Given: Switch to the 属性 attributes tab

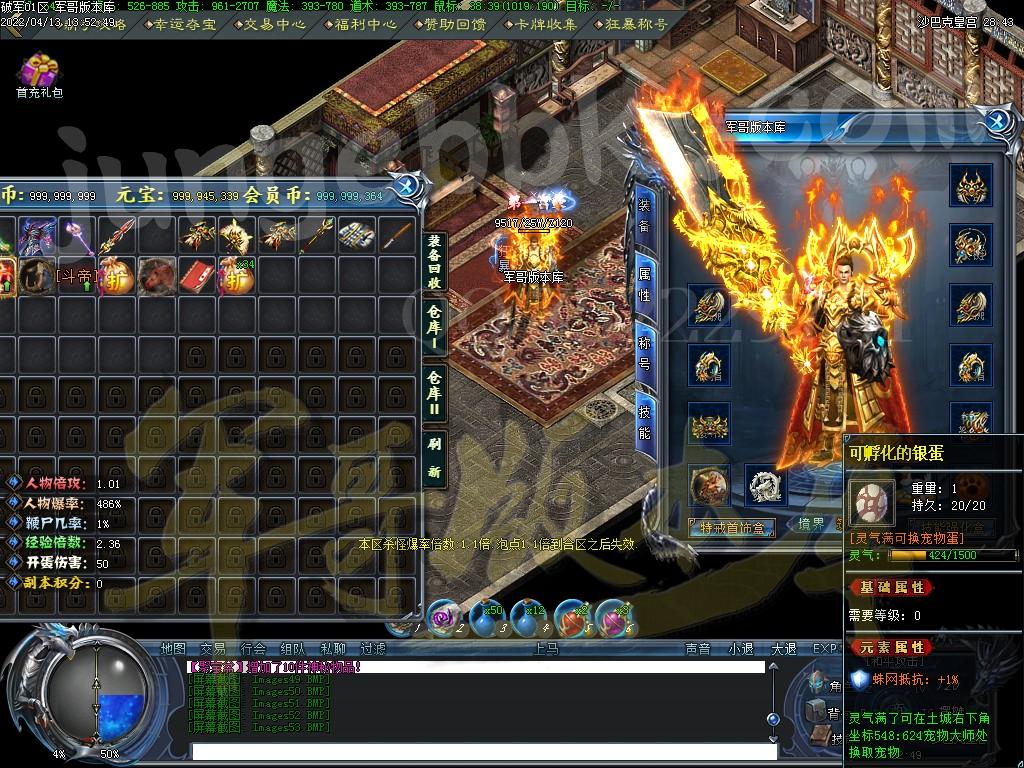Looking at the screenshot, I should point(644,283).
